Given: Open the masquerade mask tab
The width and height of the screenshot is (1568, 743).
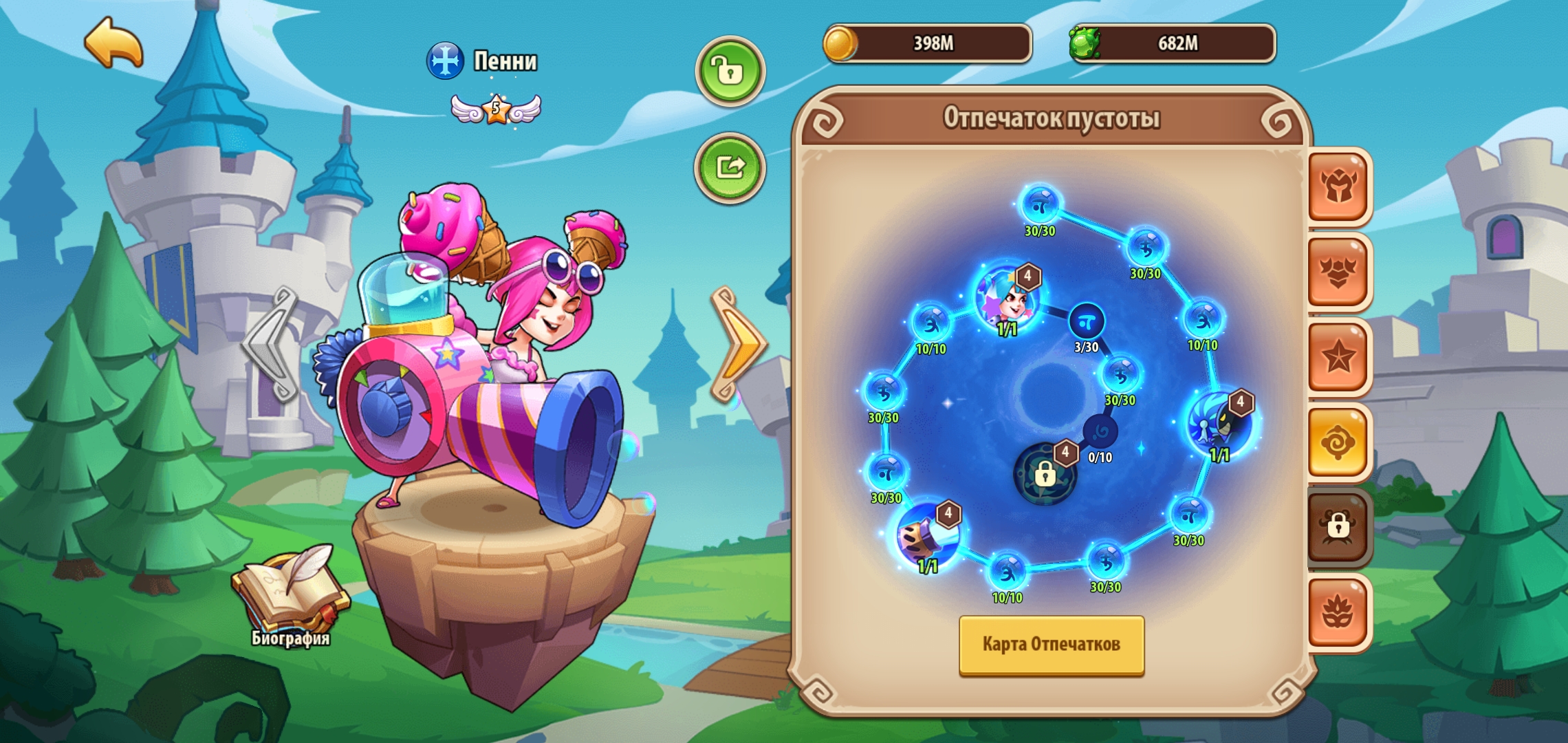Looking at the screenshot, I should point(1338,612).
